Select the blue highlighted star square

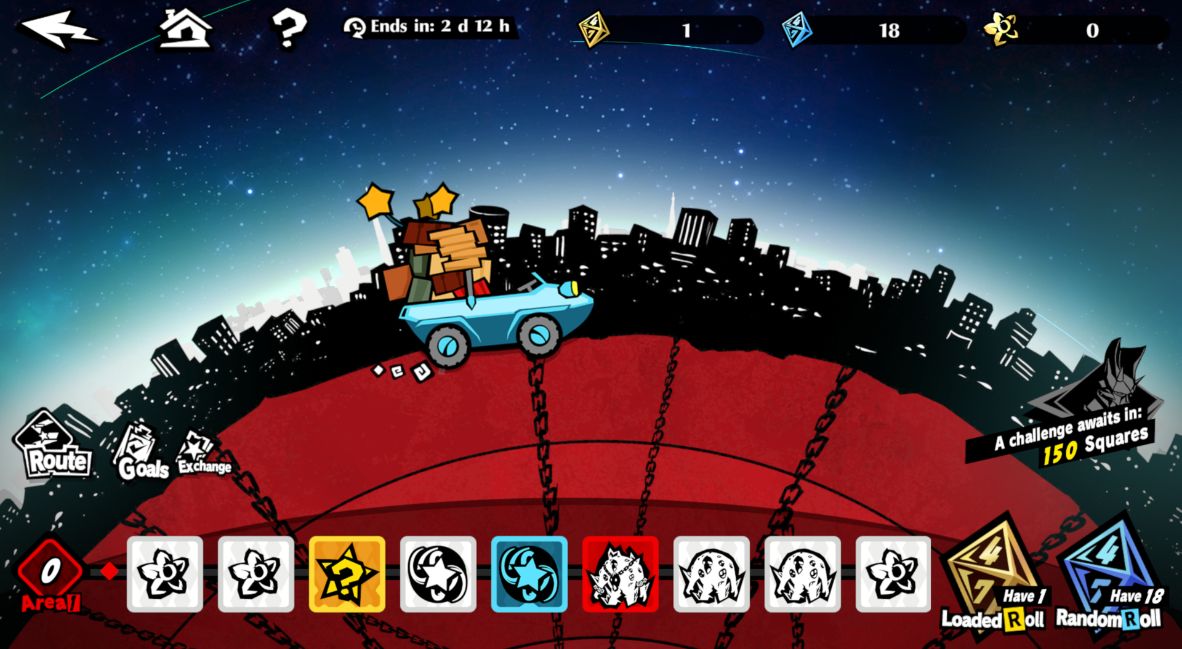529,574
